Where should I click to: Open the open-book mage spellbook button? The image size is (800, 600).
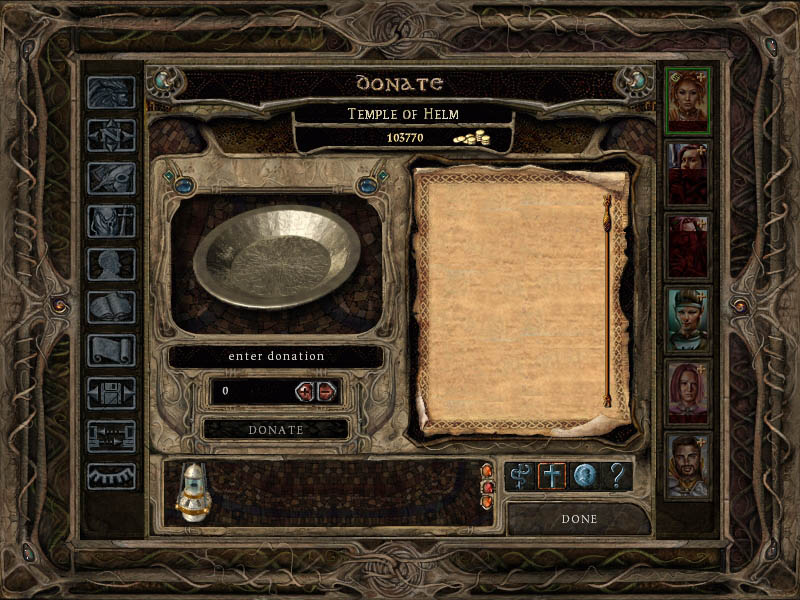111,307
